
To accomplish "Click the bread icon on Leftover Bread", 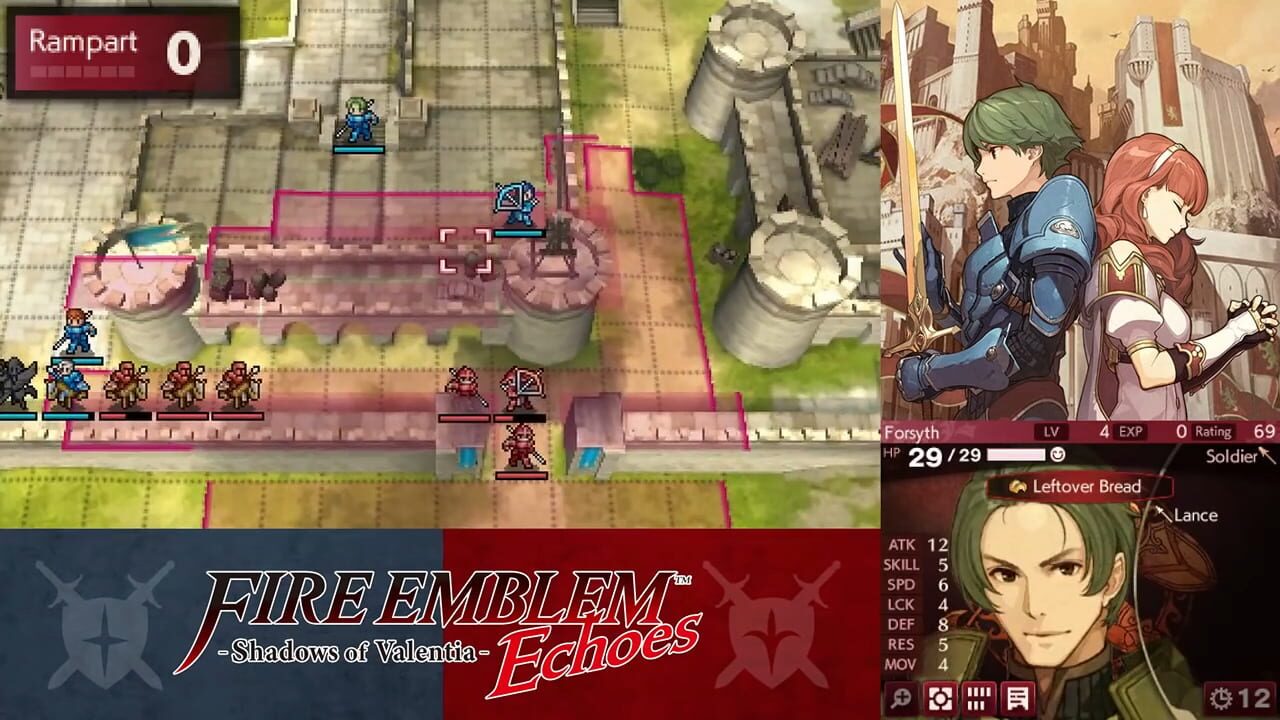I will [x=1018, y=487].
